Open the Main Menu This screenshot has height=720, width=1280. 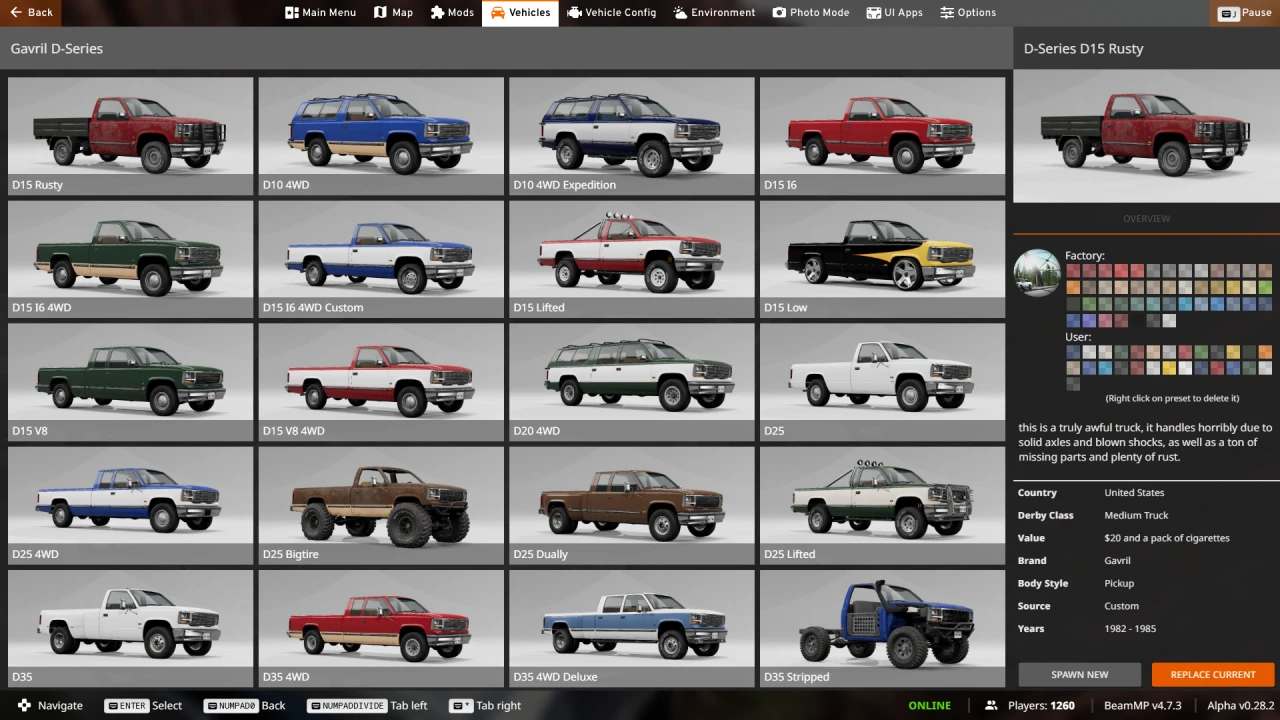pos(320,13)
